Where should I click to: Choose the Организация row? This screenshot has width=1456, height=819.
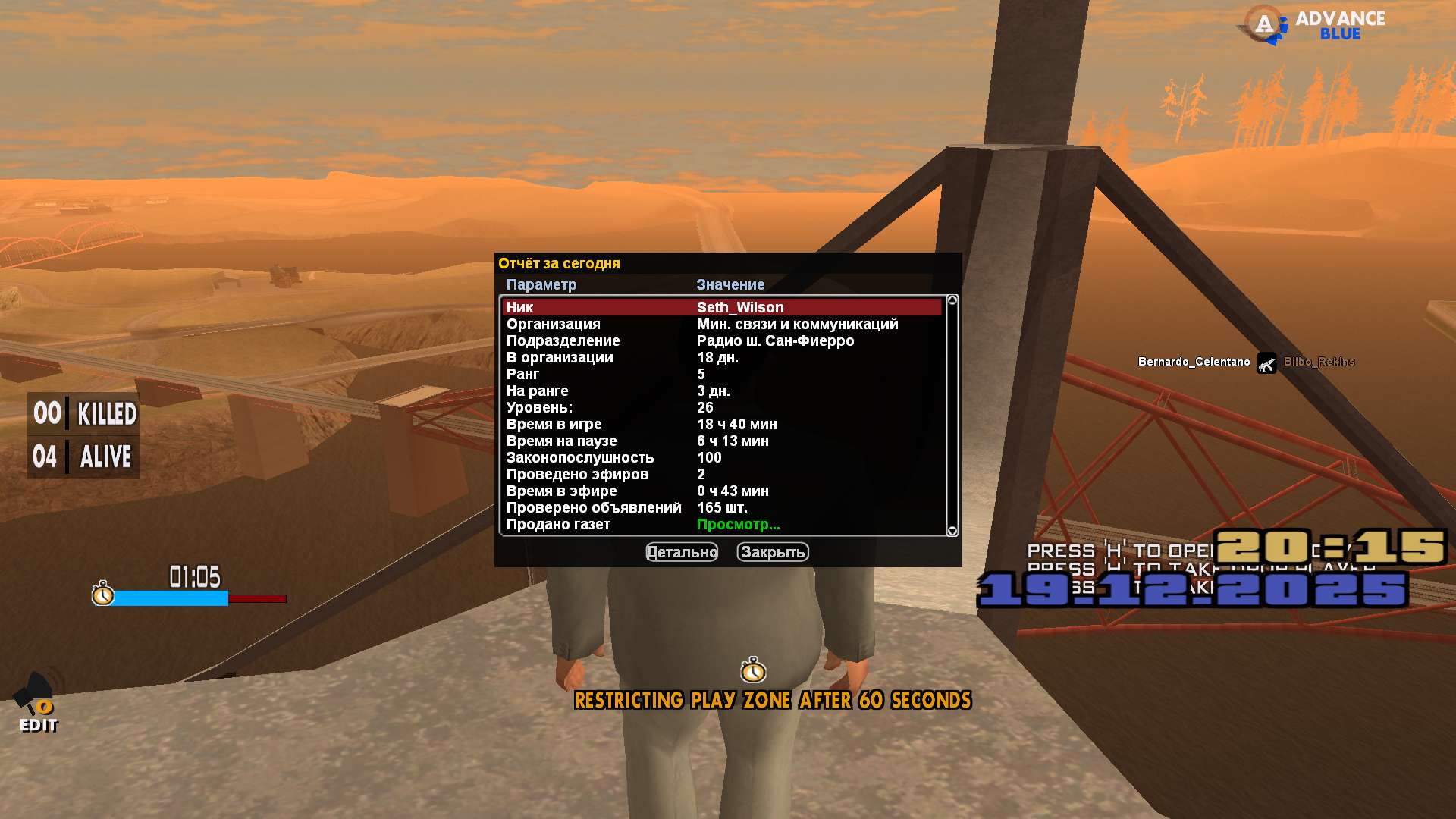[720, 324]
